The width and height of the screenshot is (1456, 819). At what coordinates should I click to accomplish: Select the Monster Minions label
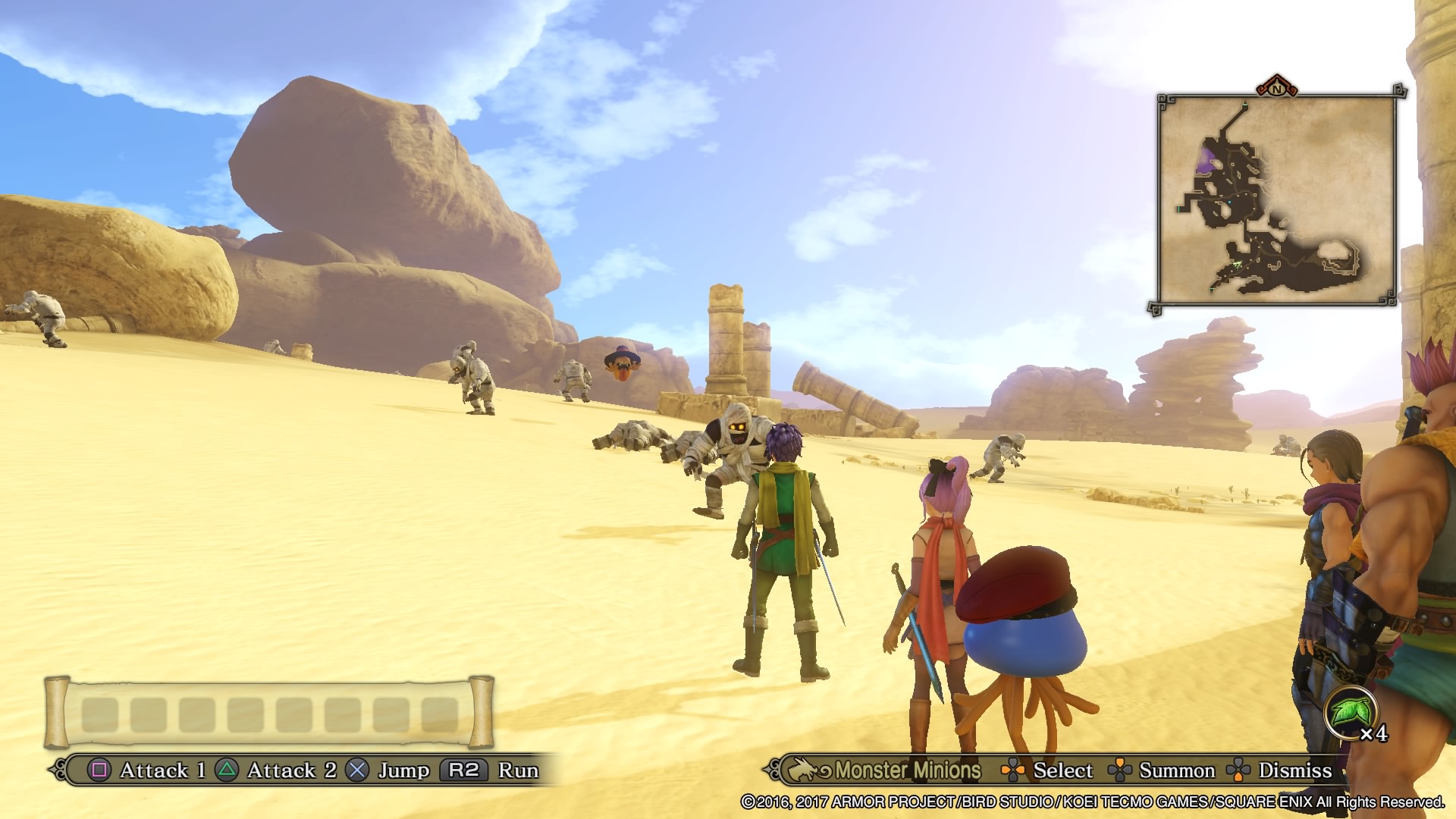[907, 770]
